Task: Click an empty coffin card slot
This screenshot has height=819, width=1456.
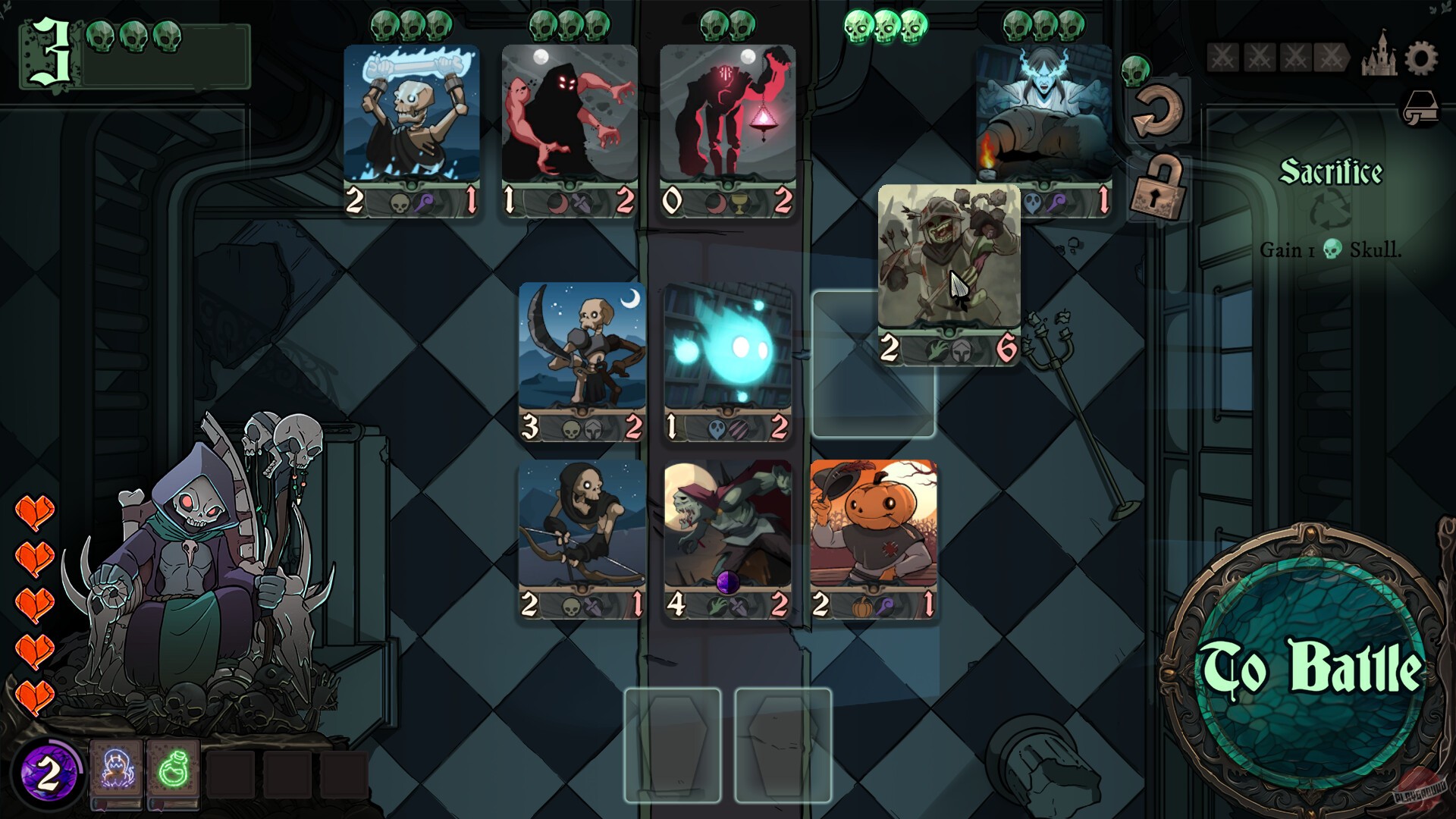Action: 672,743
